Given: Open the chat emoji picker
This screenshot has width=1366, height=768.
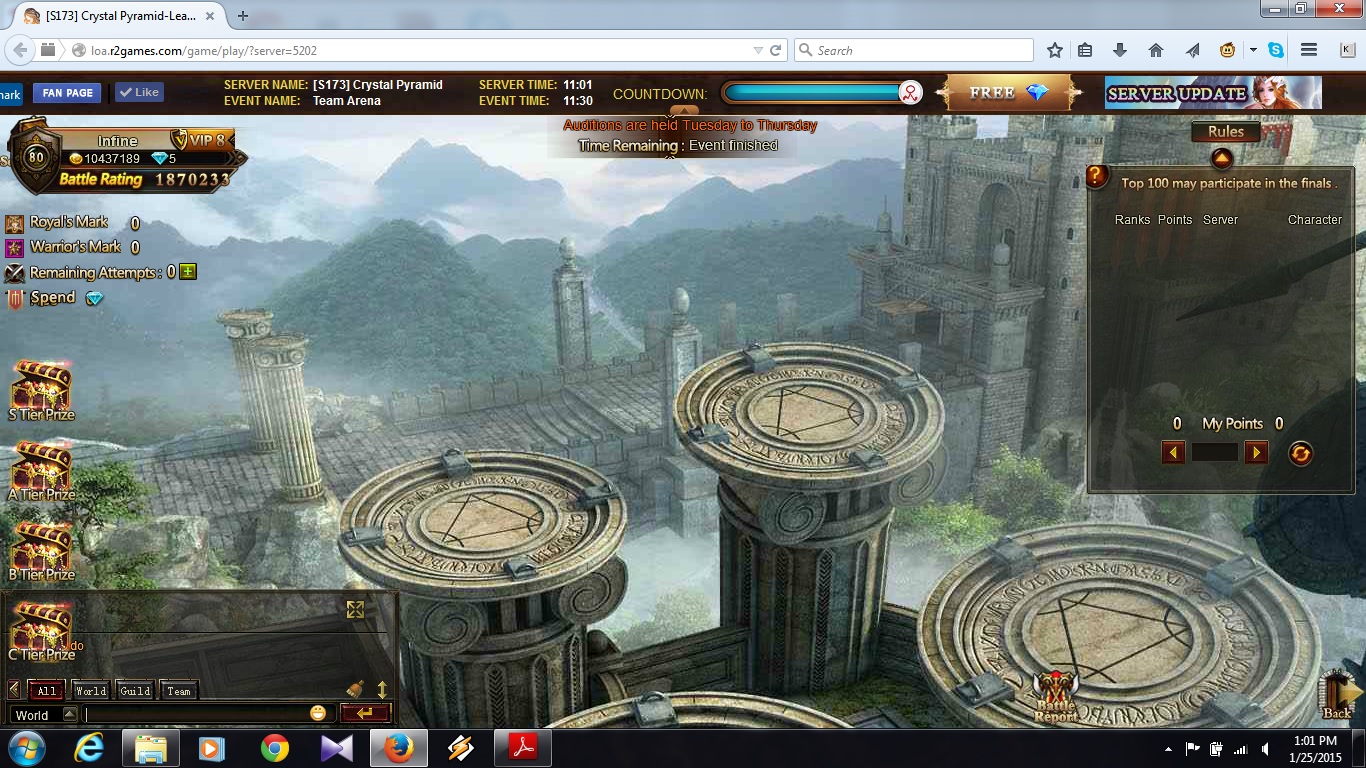Looking at the screenshot, I should [x=318, y=713].
